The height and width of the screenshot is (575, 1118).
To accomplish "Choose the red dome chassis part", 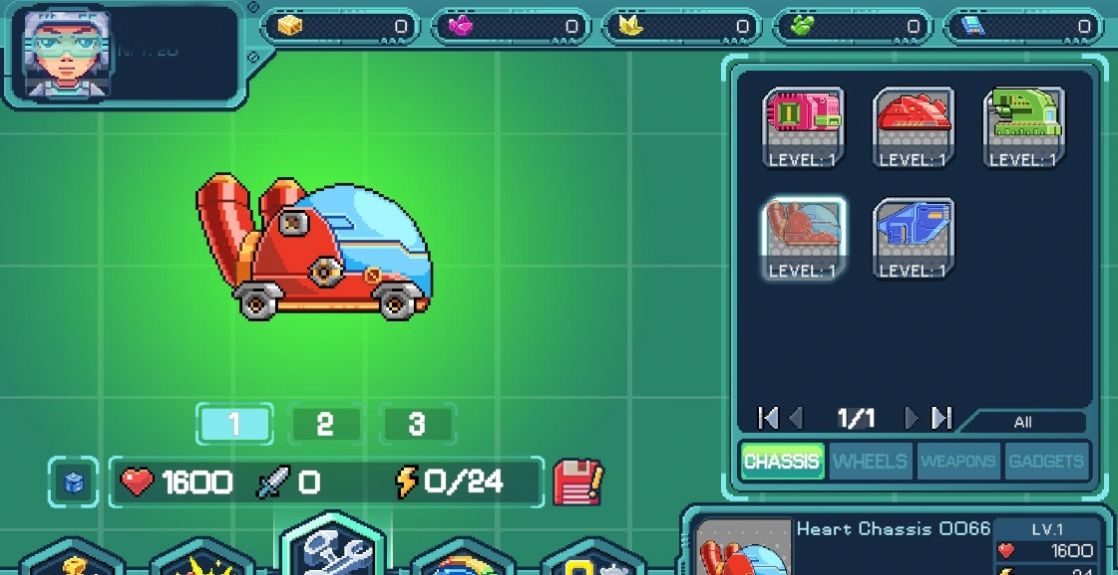I will click(913, 127).
